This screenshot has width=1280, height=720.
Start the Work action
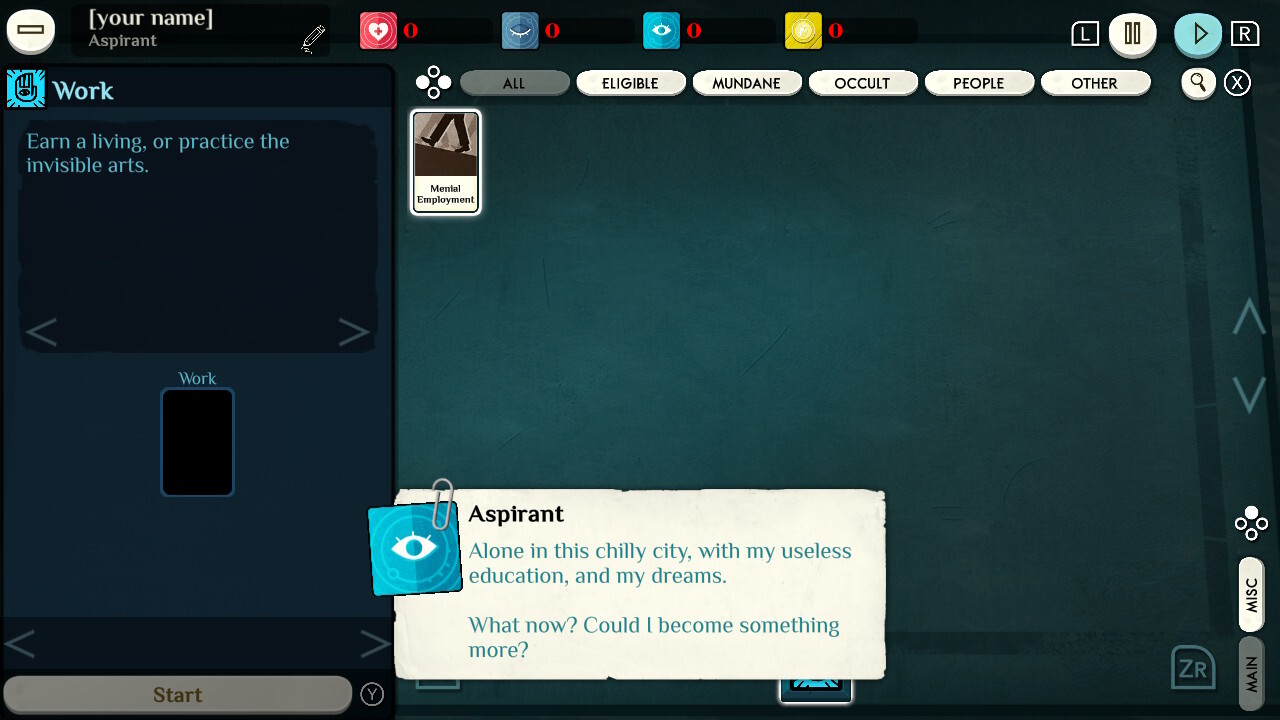coord(177,694)
